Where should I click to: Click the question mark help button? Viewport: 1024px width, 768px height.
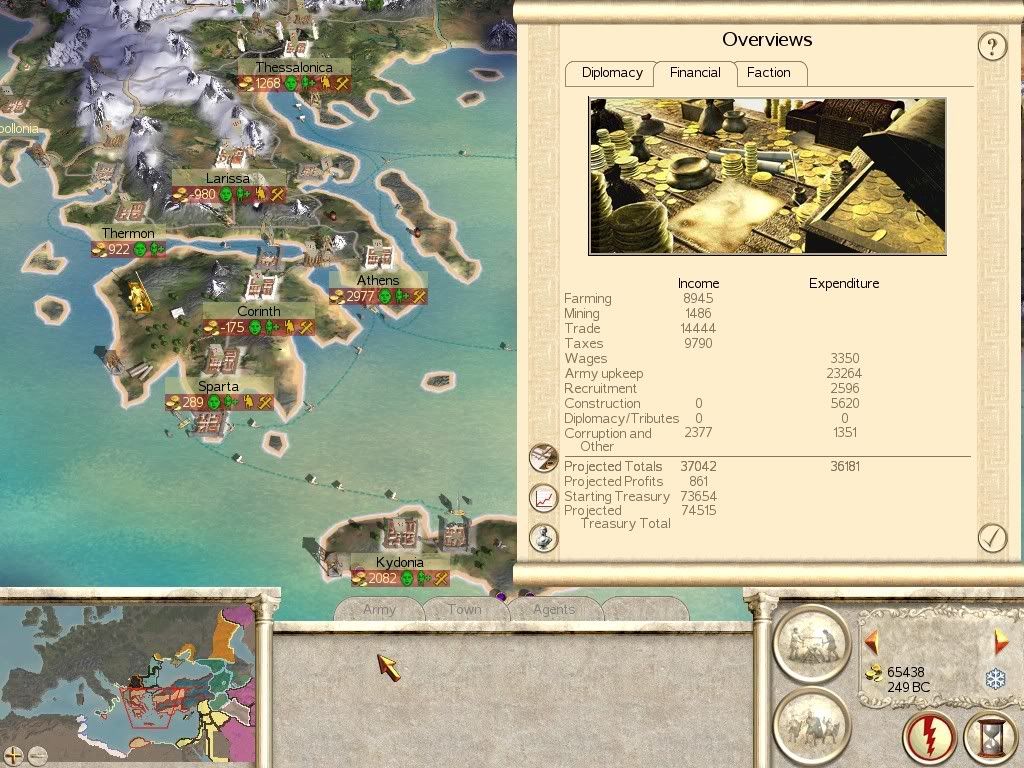tap(991, 46)
